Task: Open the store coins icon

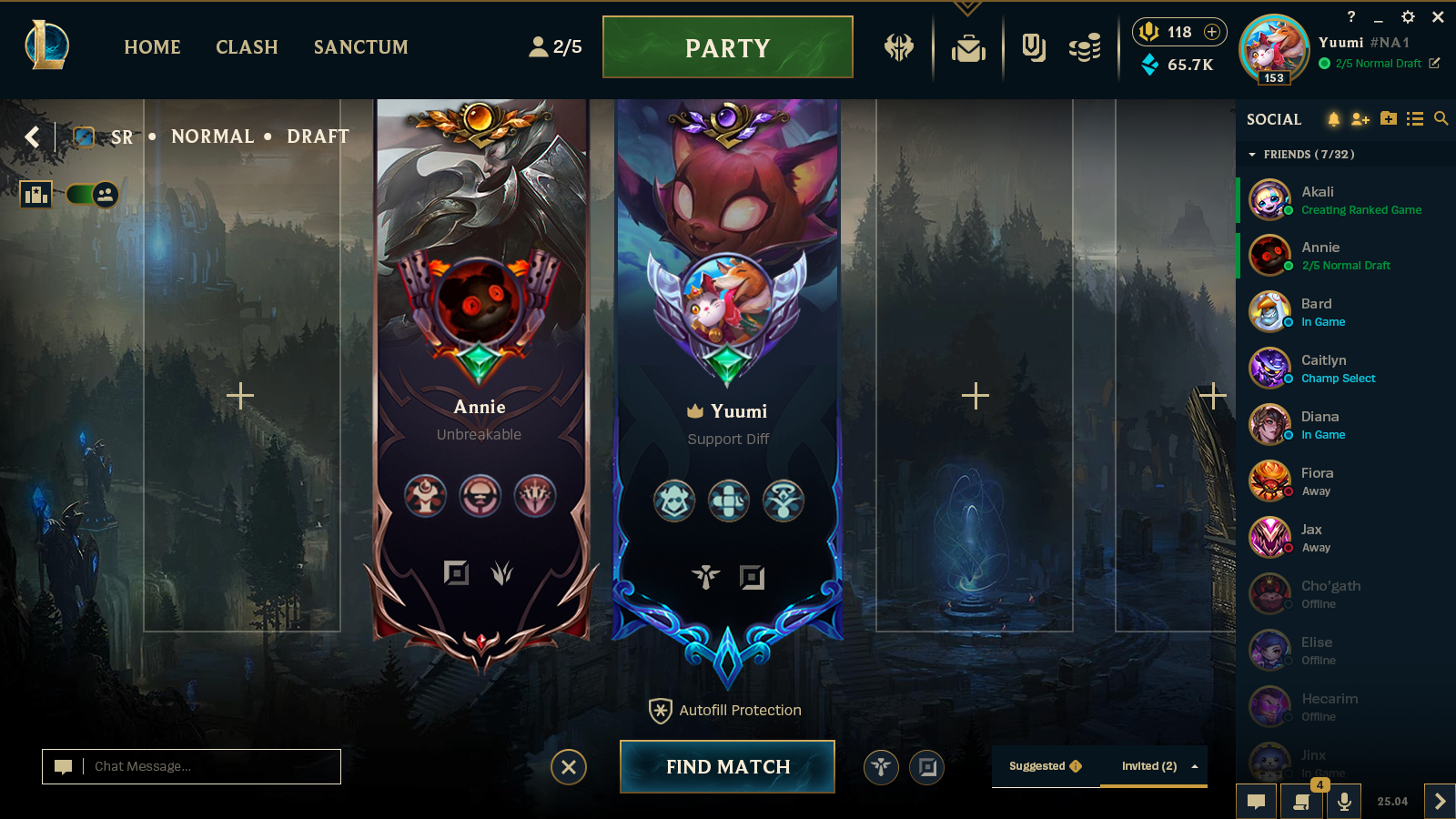Action: (1084, 47)
